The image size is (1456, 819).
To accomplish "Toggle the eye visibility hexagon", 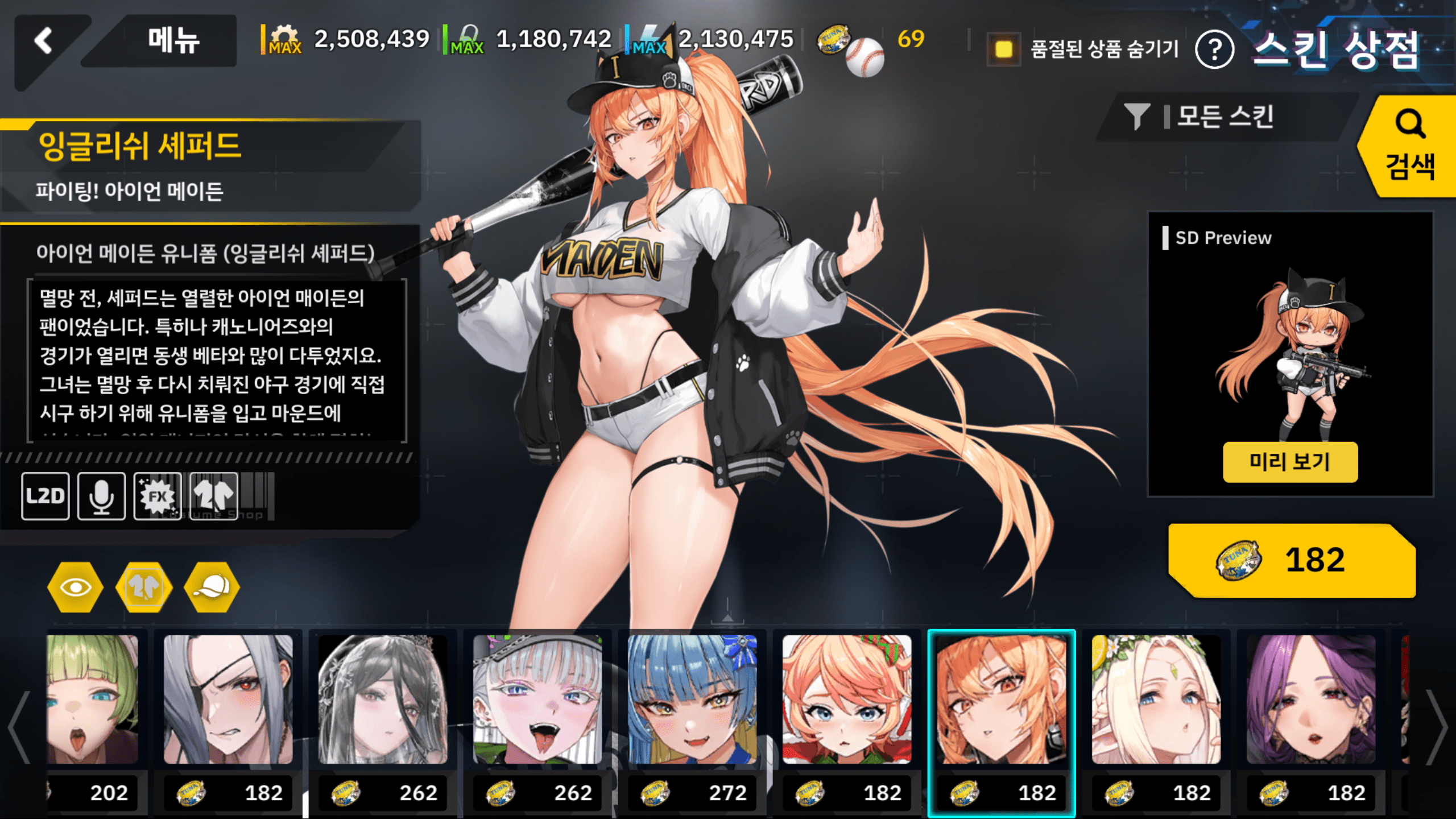I will 76,588.
